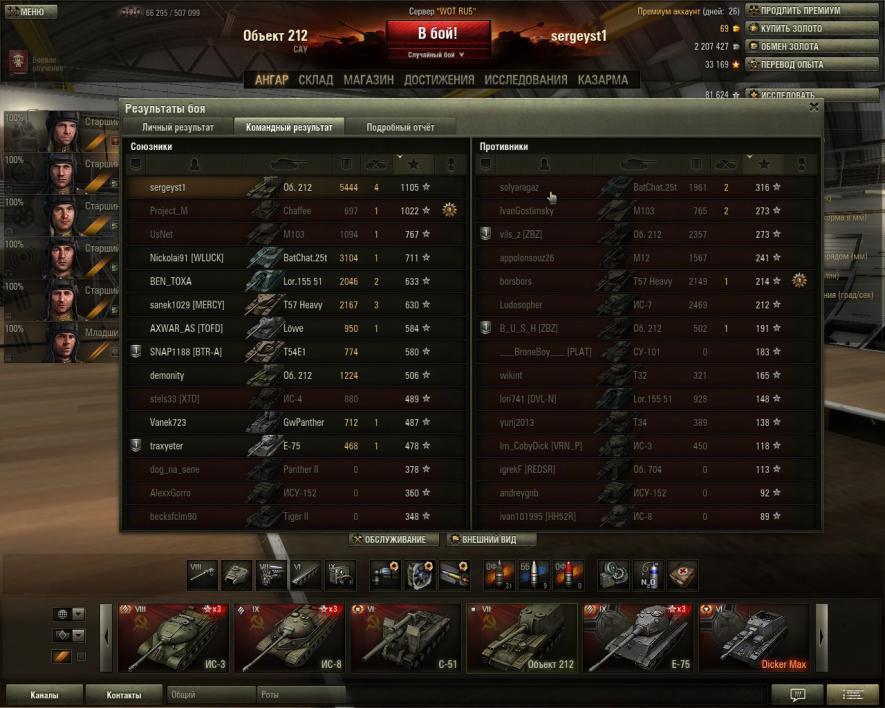
Task: Open Подробный отчёт tab
Action: tap(400, 127)
